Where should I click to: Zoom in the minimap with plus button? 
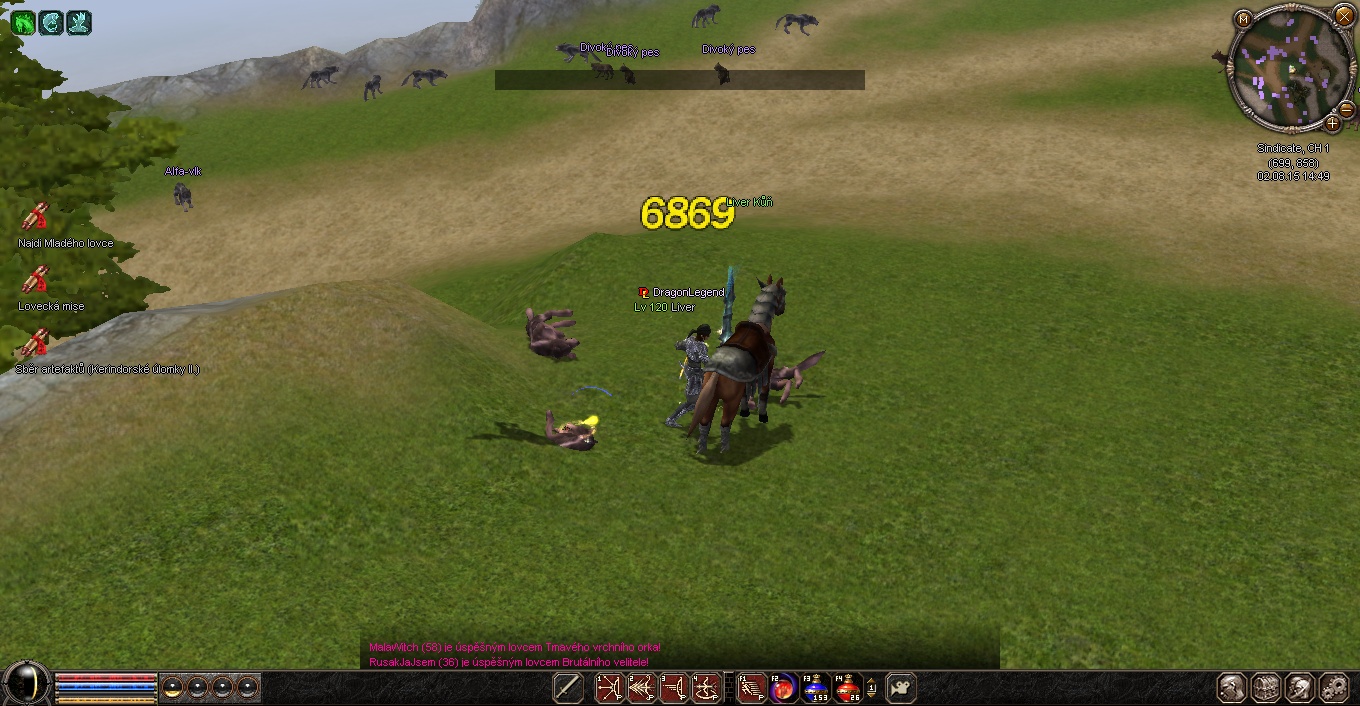click(1332, 124)
